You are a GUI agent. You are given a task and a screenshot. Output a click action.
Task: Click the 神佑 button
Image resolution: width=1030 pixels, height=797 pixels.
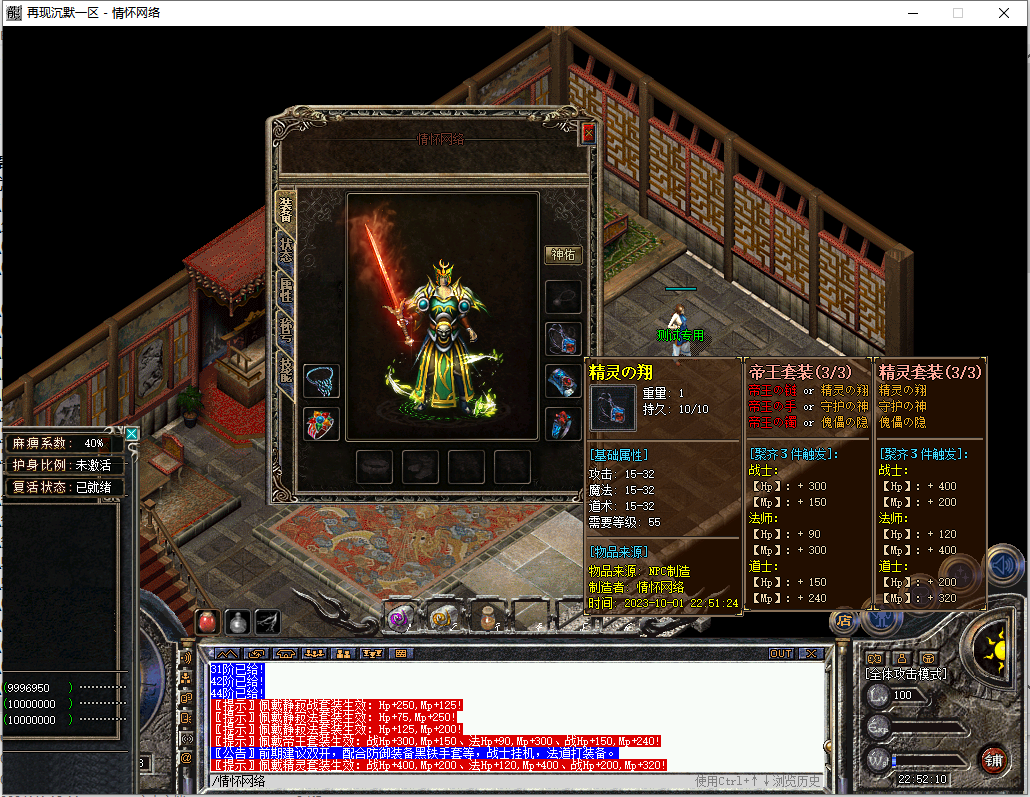pyautogui.click(x=562, y=255)
